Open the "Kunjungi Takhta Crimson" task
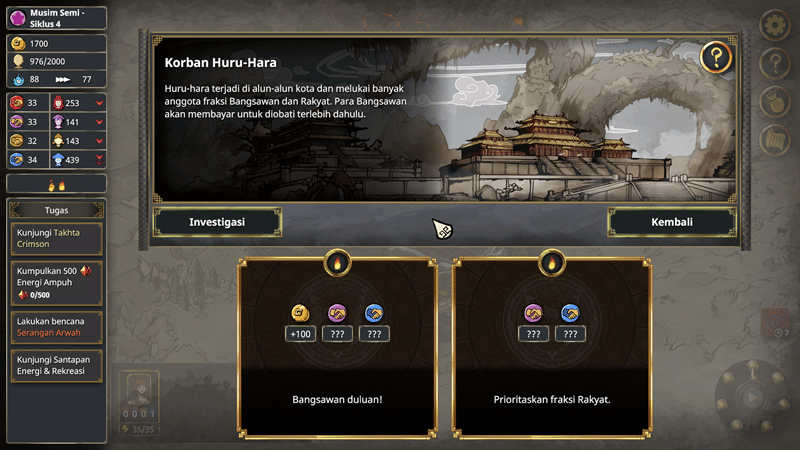 click(x=56, y=238)
